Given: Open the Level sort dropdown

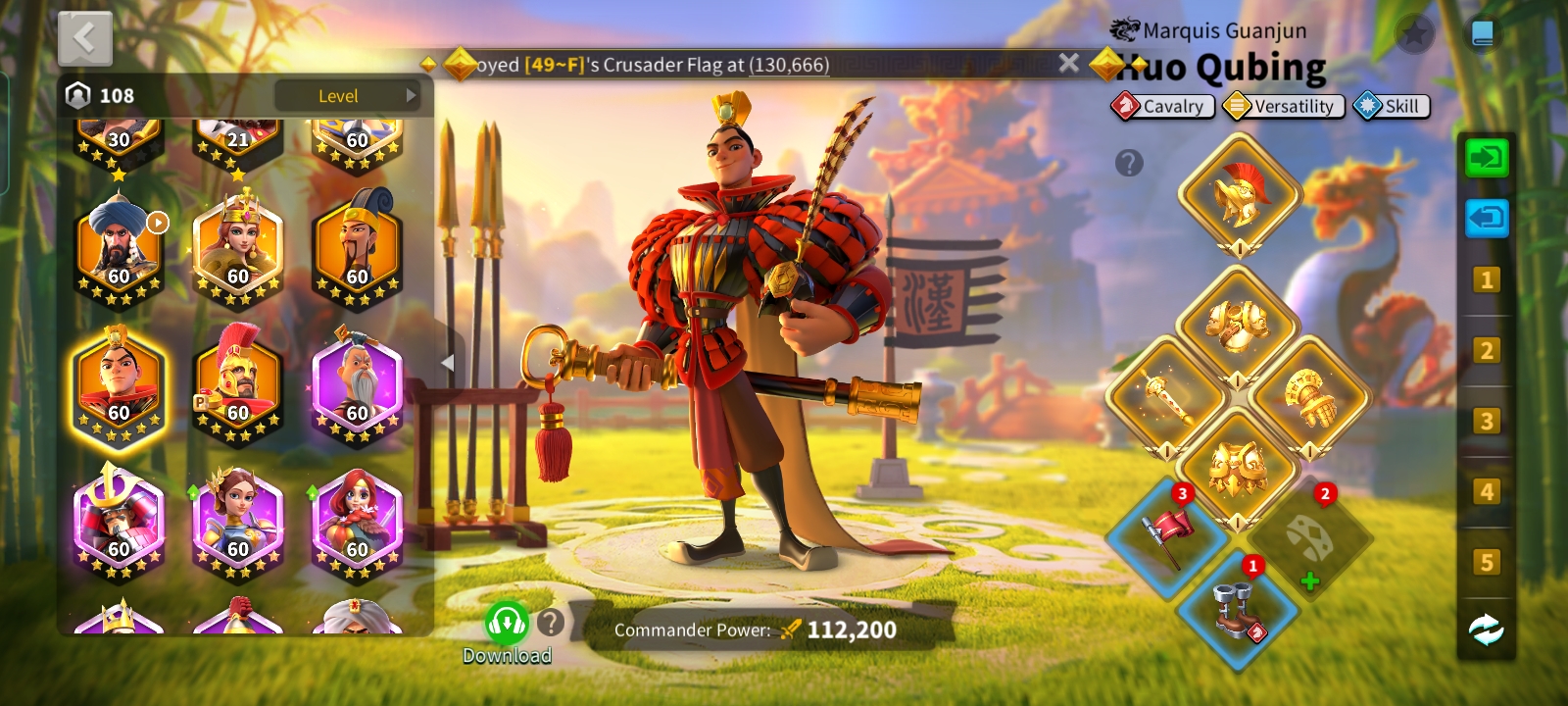Looking at the screenshot, I should coord(346,96).
